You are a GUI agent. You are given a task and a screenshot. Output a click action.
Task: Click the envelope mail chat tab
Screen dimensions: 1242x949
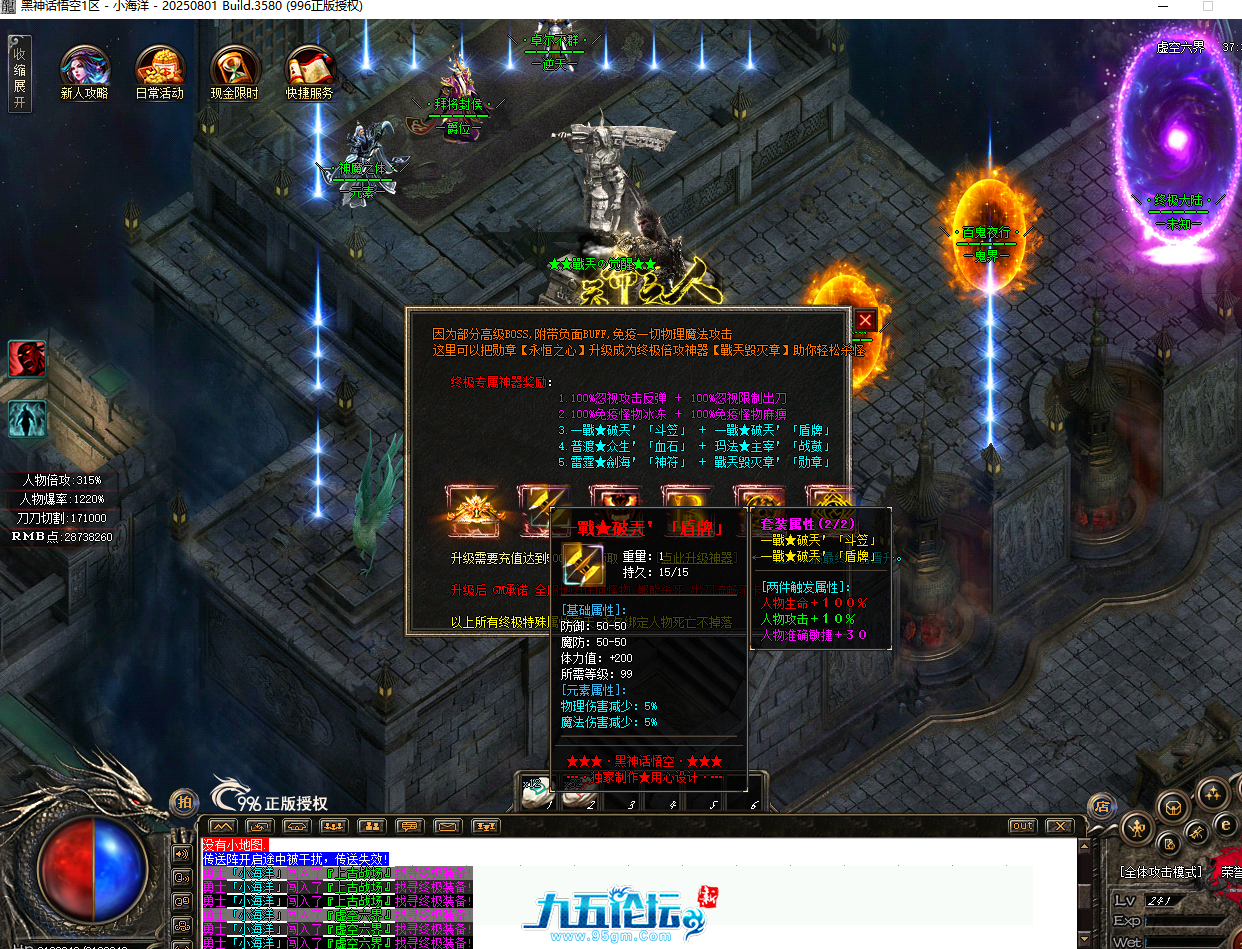pyautogui.click(x=446, y=826)
